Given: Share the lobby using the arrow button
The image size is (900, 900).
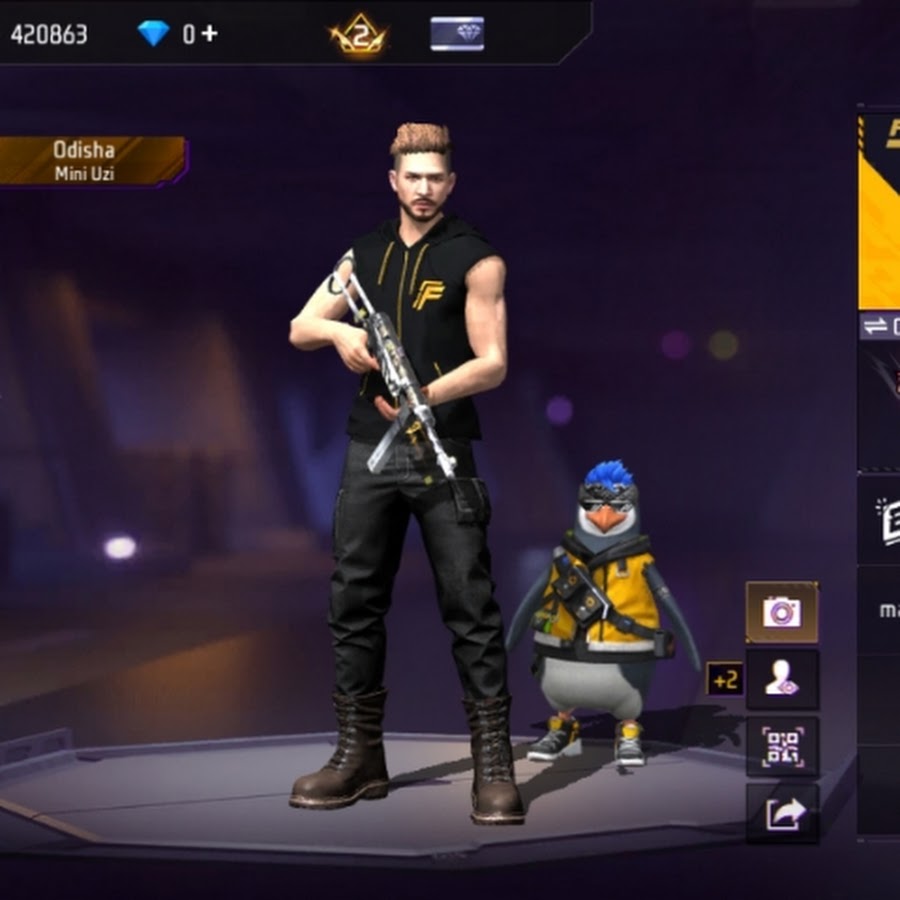Looking at the screenshot, I should click(x=782, y=814).
